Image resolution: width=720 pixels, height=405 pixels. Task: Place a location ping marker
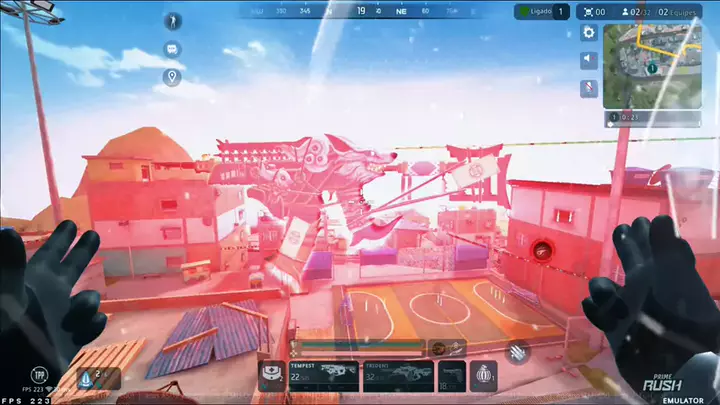point(173,77)
